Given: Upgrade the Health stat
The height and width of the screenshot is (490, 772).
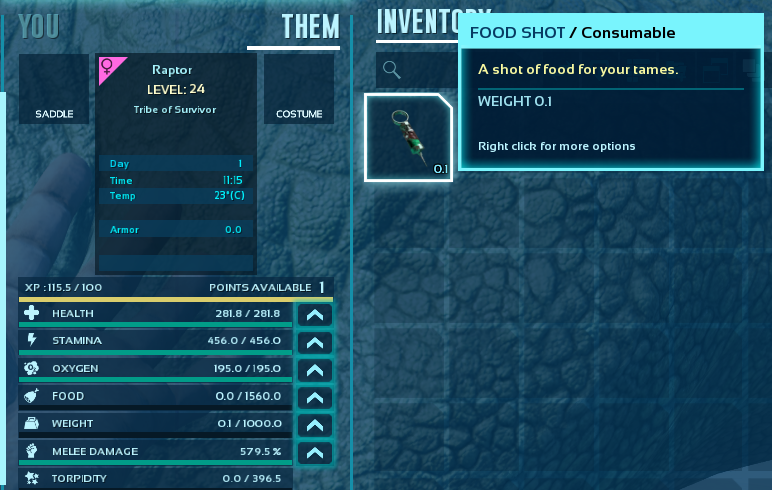Looking at the screenshot, I should pos(315,314).
